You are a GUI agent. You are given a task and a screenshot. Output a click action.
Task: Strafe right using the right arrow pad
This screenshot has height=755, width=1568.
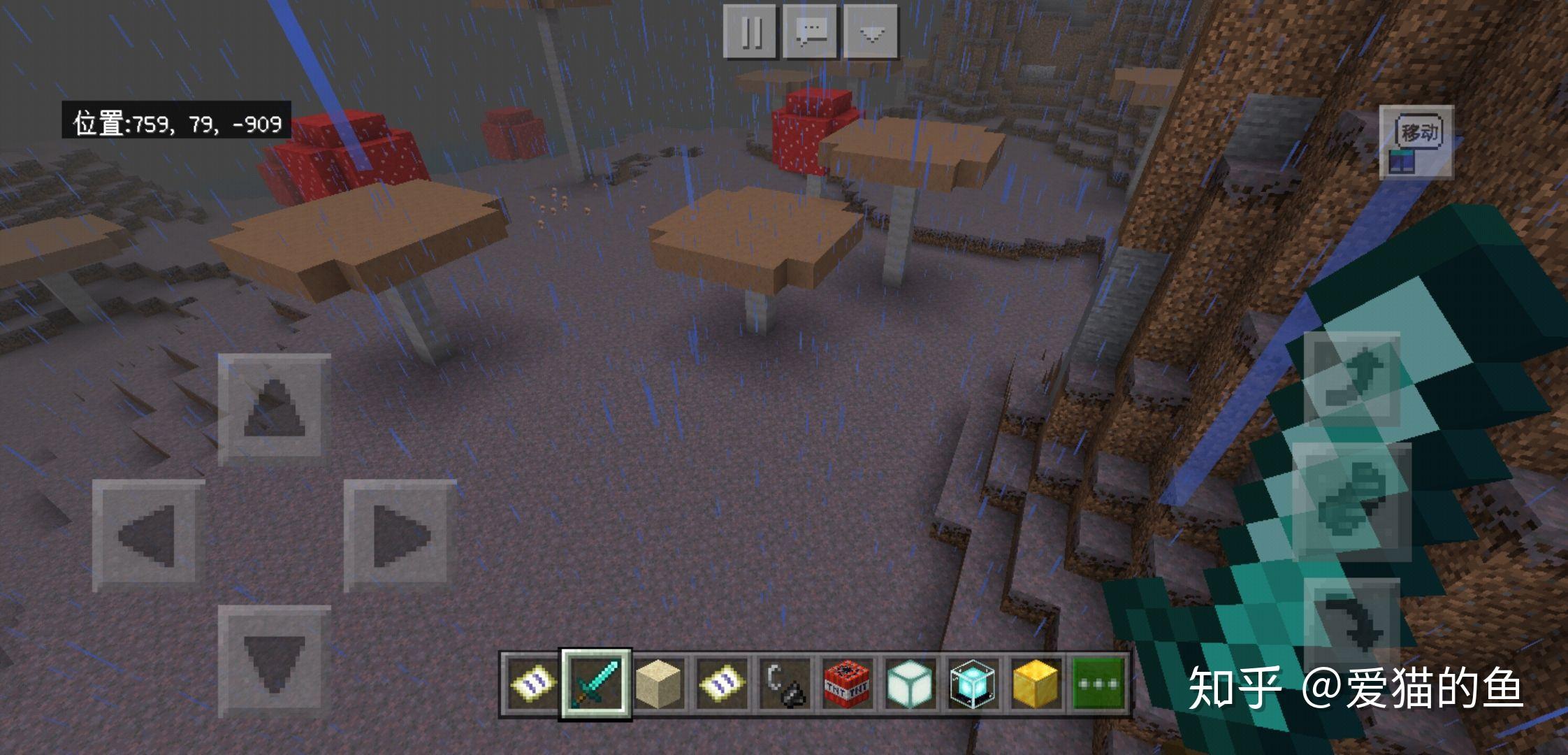tap(400, 535)
